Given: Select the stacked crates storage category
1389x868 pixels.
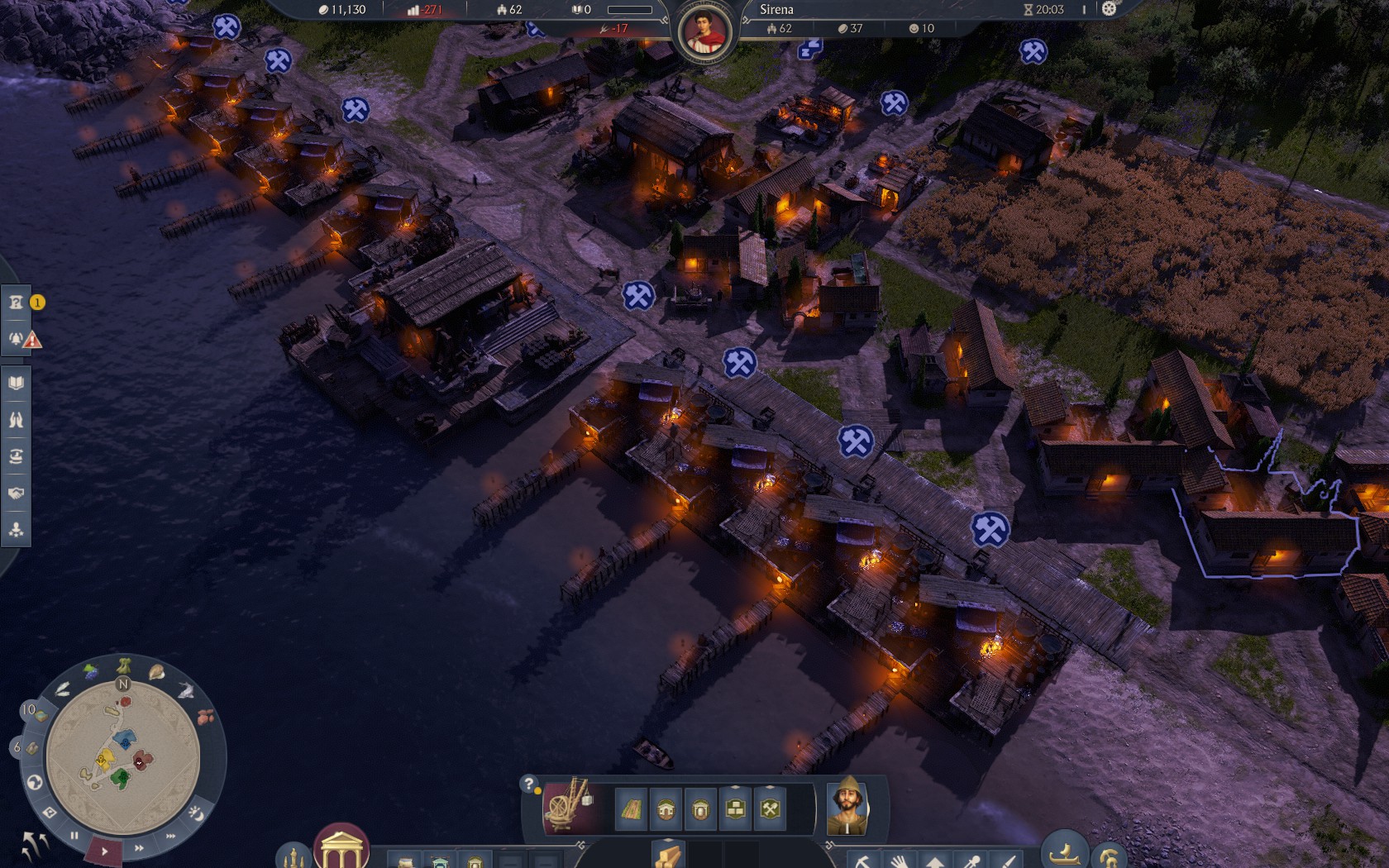Looking at the screenshot, I should [x=735, y=809].
